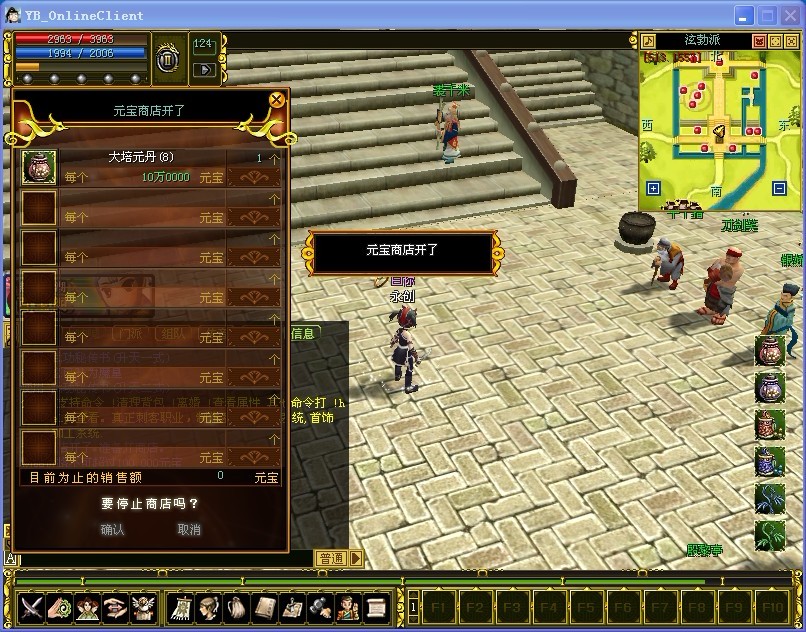Cancel stopping the shop with 取消
806x632 pixels.
(188, 529)
